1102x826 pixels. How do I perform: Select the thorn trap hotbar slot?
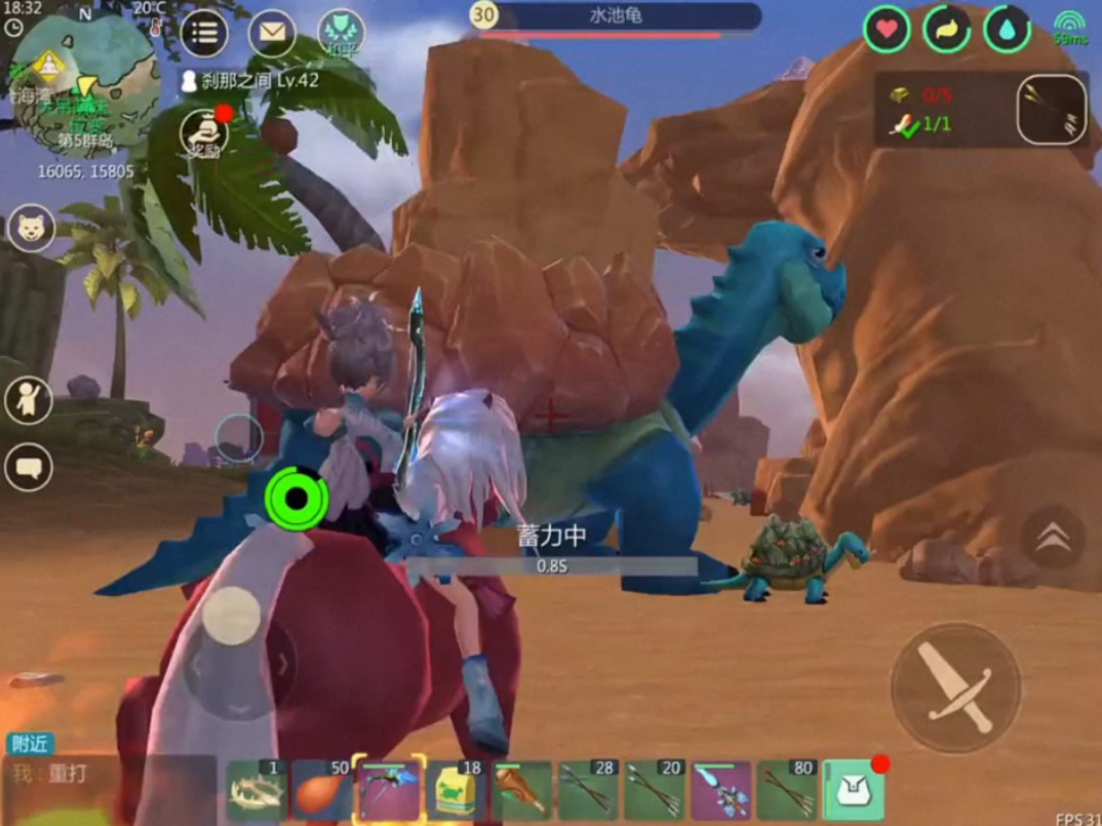tap(257, 791)
